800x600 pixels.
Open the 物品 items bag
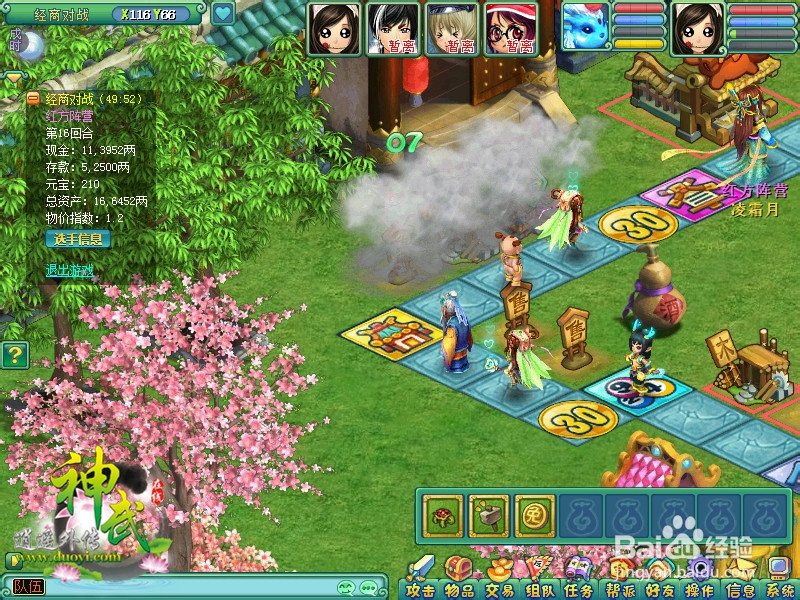coord(460,588)
